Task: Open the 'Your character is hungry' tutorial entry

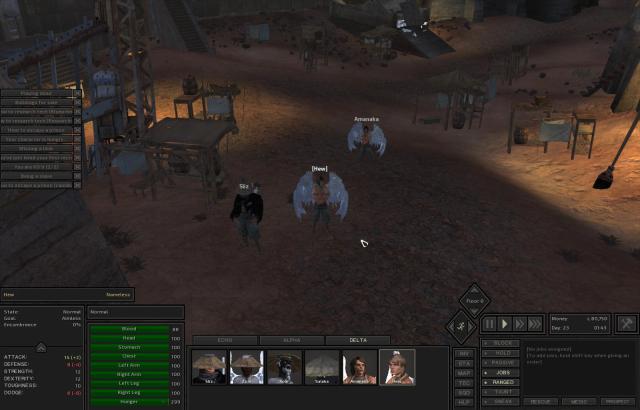Action: pos(38,139)
